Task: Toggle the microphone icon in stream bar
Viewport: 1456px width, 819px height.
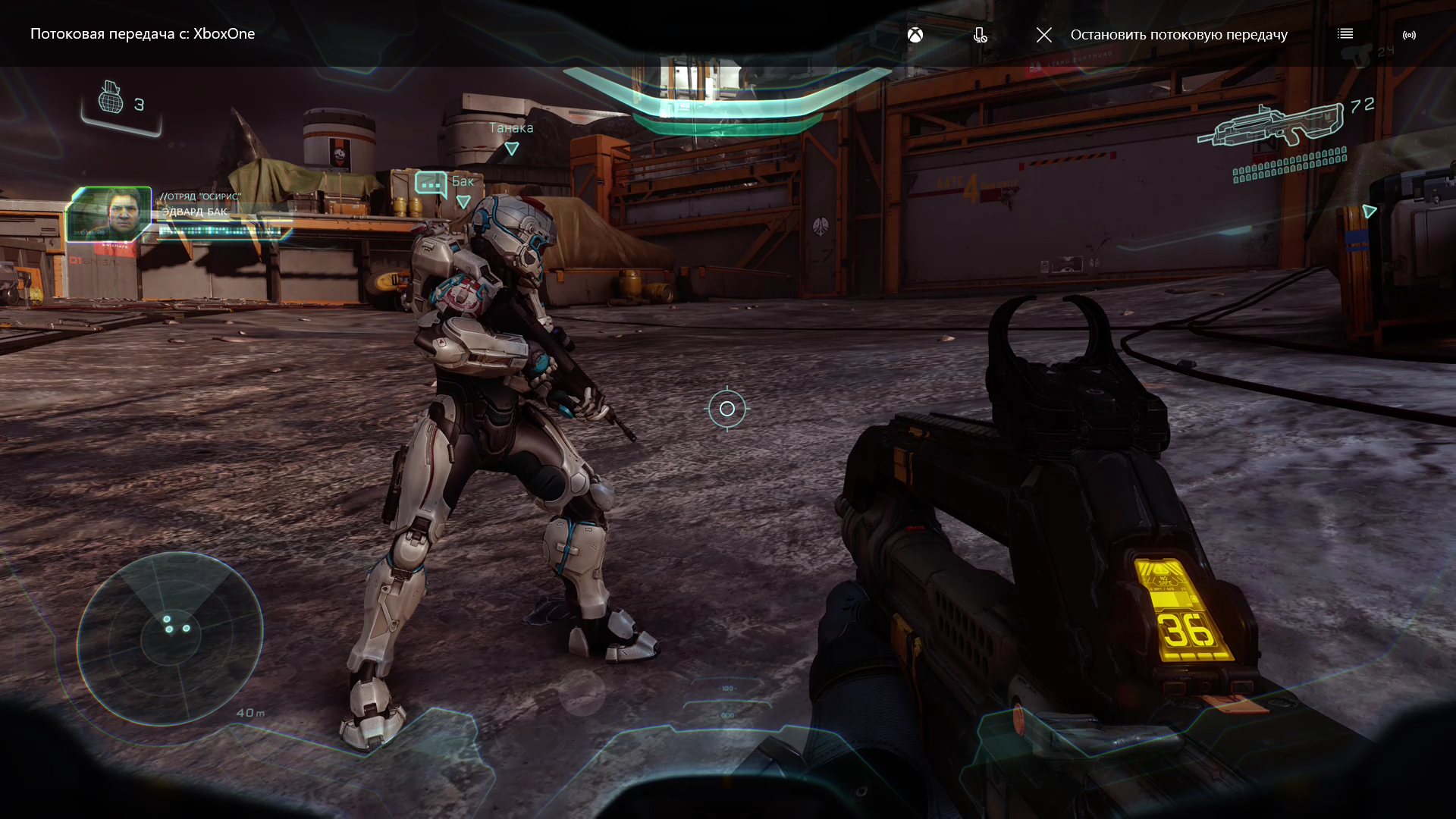Action: 980,35
